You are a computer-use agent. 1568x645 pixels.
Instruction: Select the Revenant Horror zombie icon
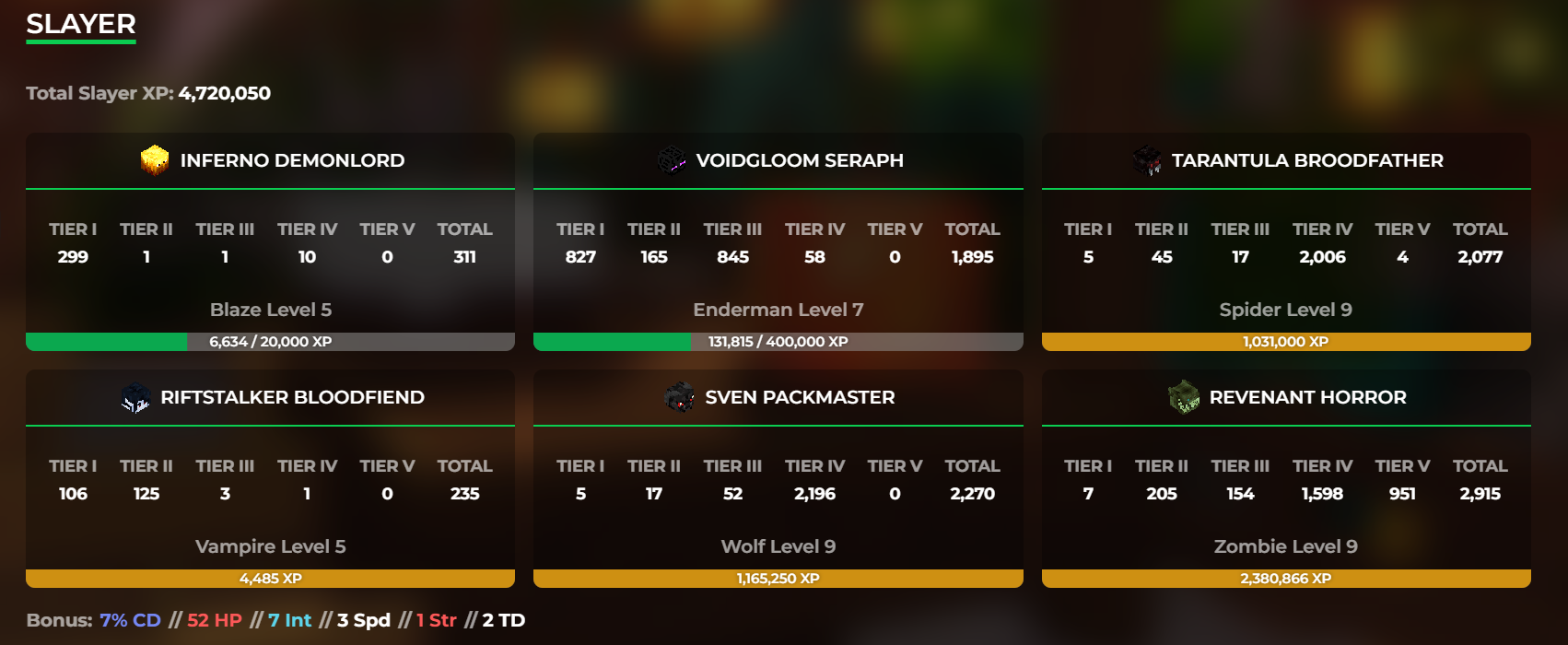[x=1184, y=397]
